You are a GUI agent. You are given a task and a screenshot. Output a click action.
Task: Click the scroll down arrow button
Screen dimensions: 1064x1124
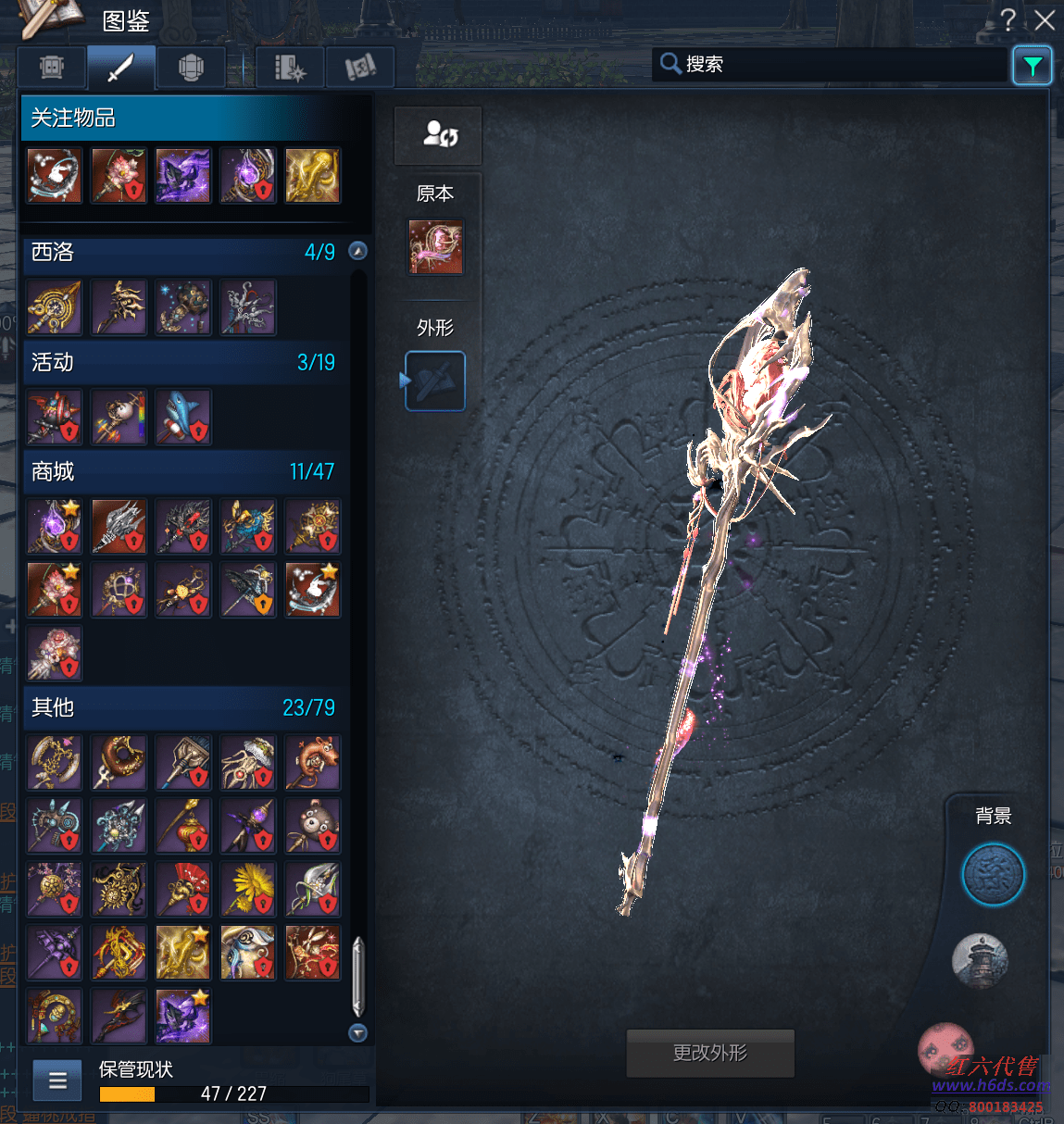point(357,1032)
